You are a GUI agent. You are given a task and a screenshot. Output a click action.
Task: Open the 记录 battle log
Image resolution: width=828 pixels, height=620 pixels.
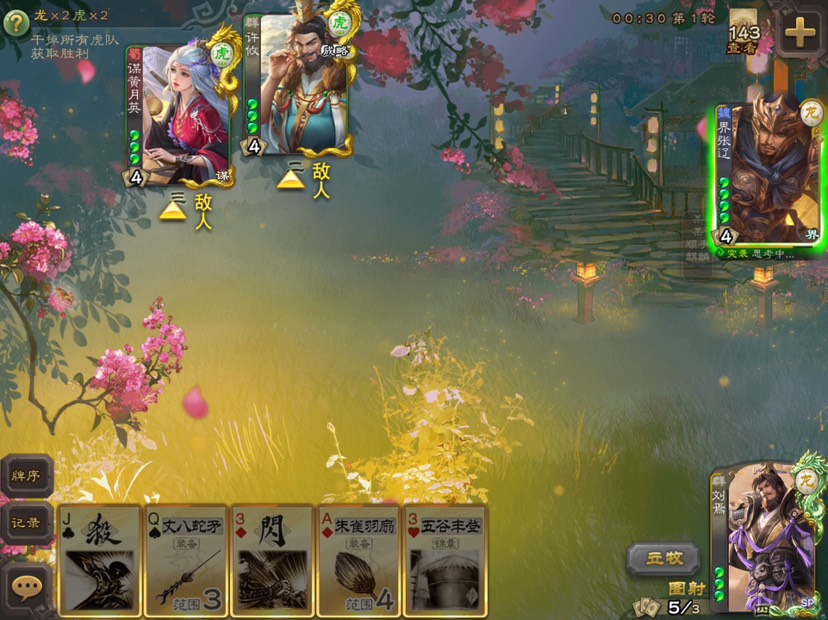(x=26, y=523)
